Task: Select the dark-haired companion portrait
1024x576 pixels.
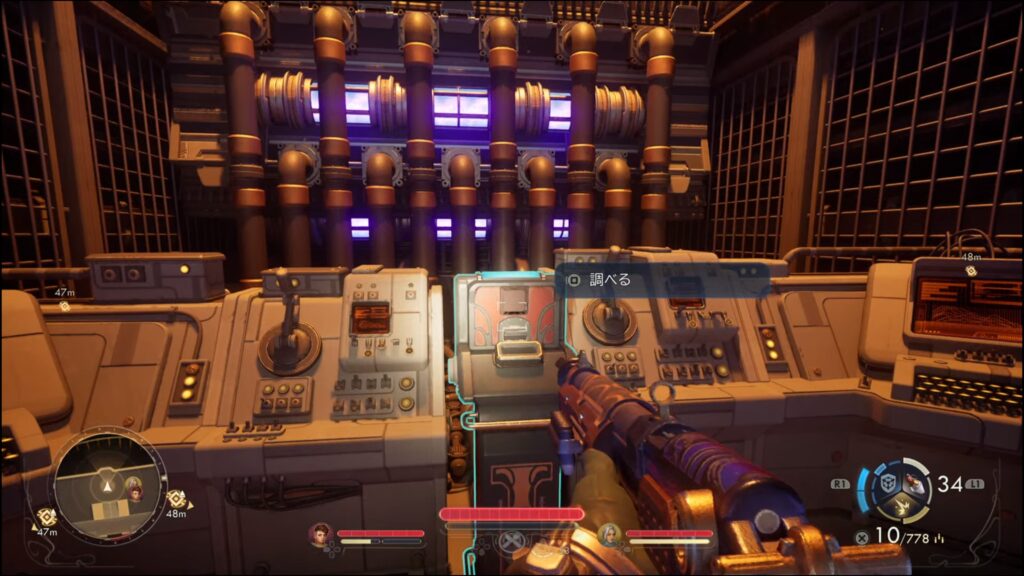Action: (321, 533)
